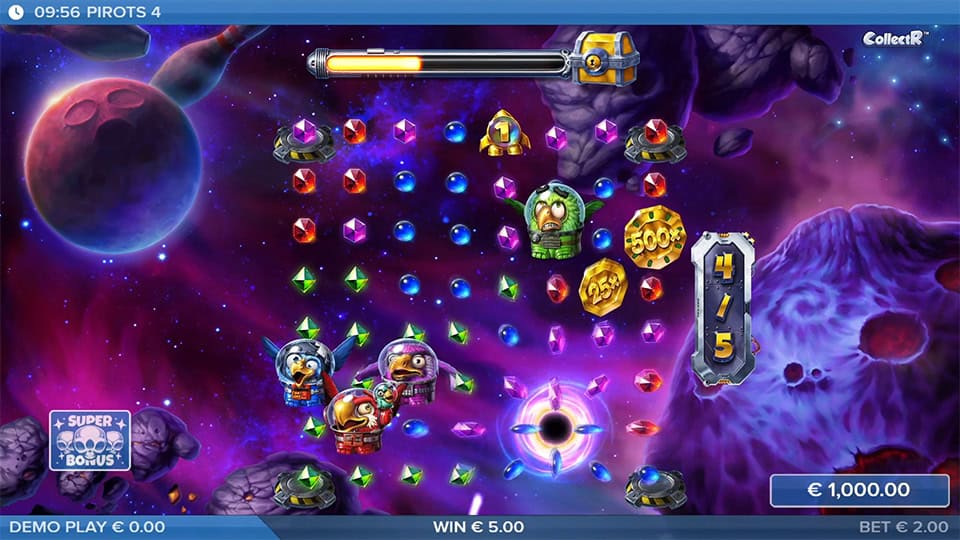Open the BET € 2.00 selector

click(x=904, y=526)
